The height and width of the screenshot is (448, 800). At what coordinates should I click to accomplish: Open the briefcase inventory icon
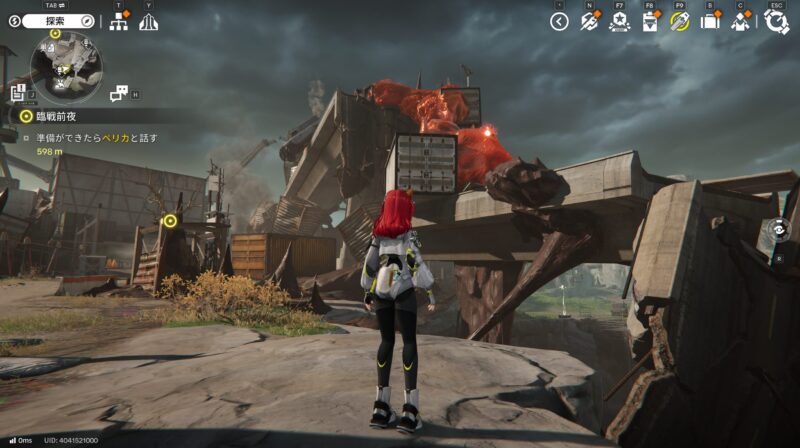[x=710, y=21]
